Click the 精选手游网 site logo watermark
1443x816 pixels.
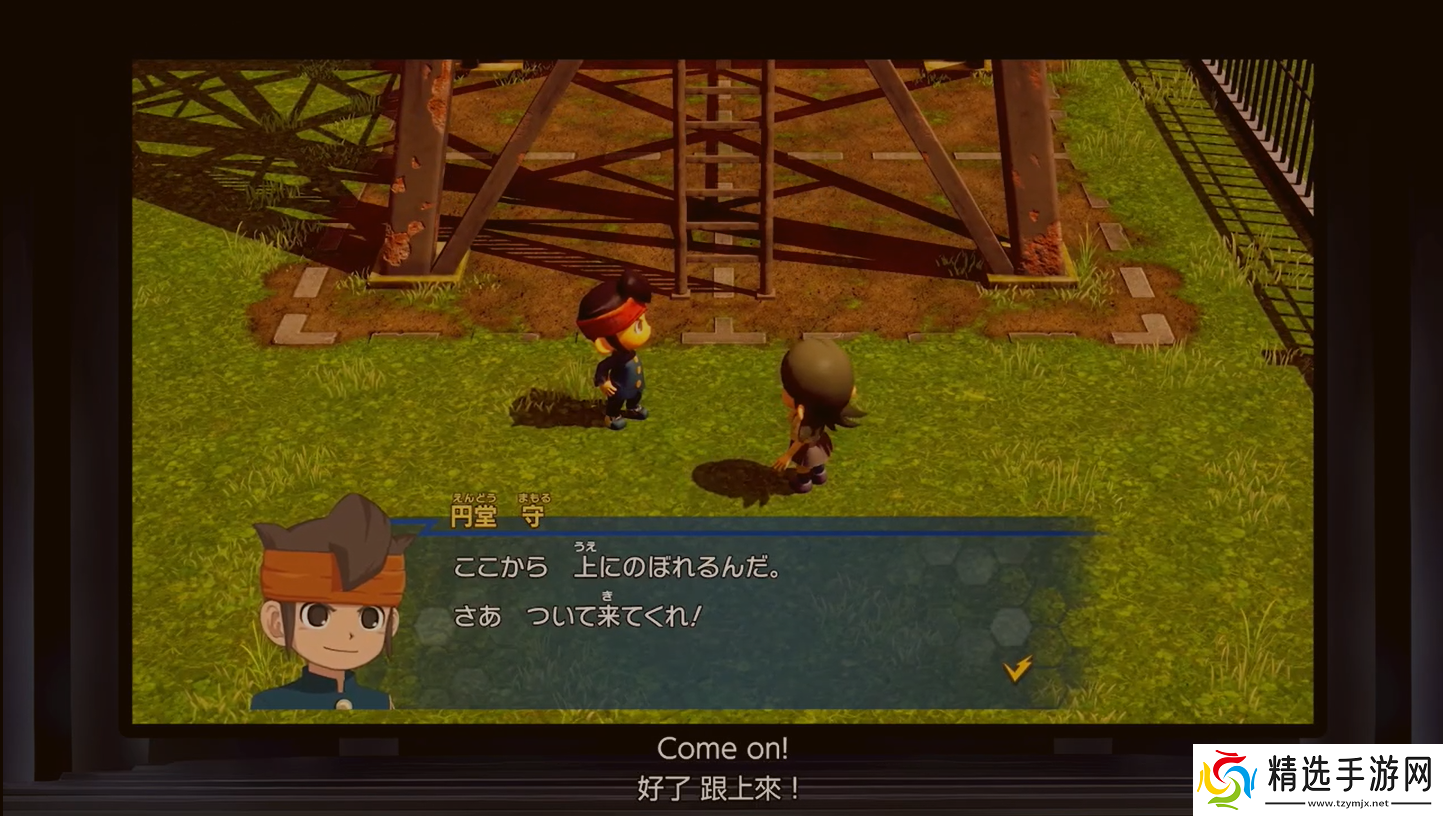click(1316, 779)
